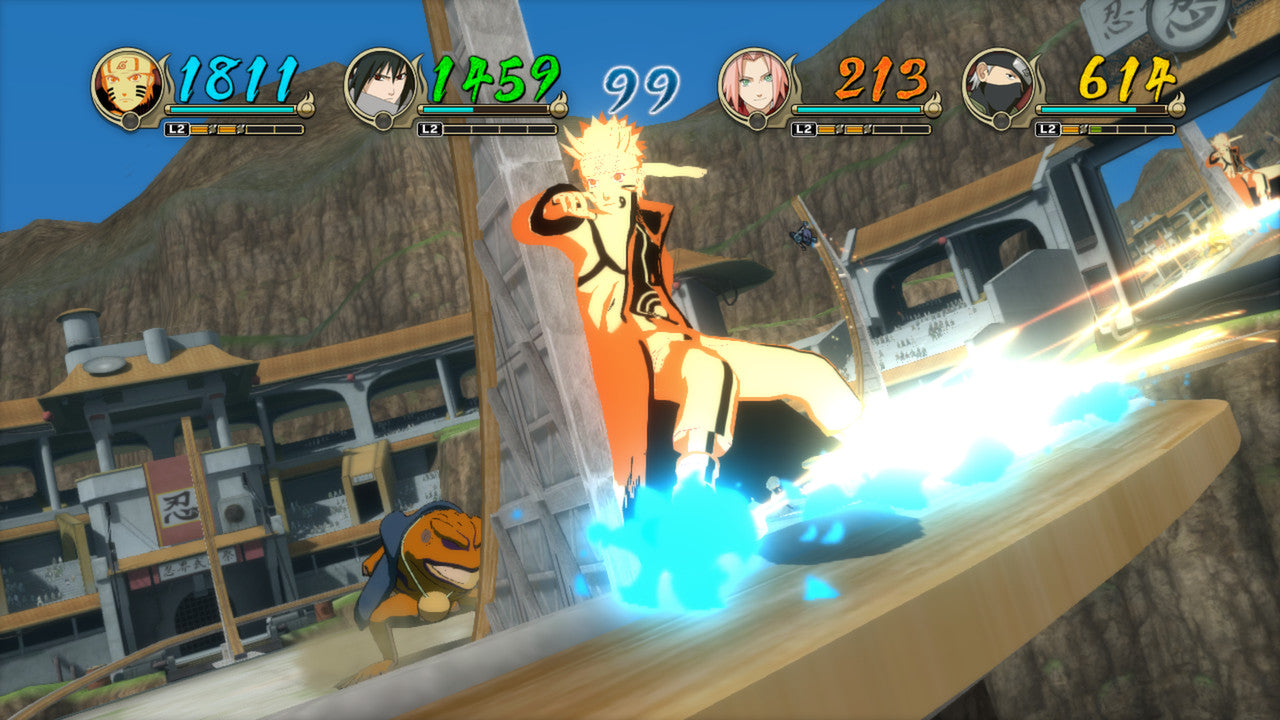
Task: Click the L2 button label under Kakashi's gauge
Action: [x=1048, y=128]
